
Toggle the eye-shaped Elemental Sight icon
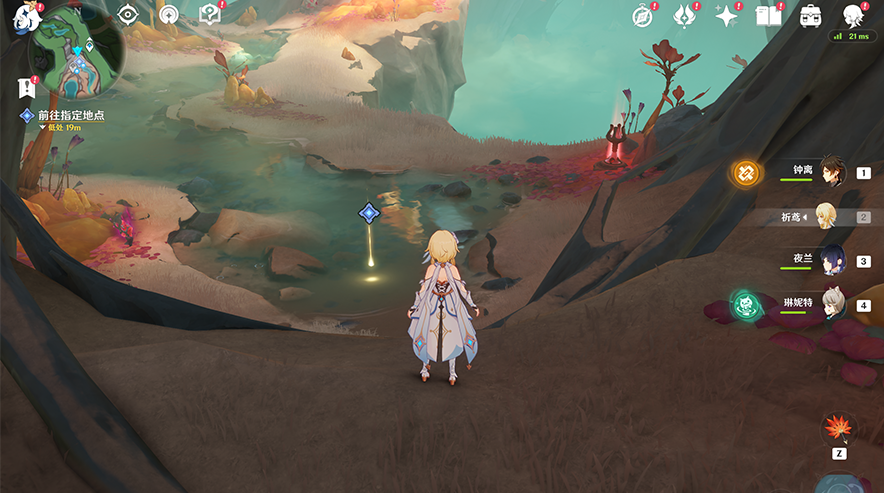[x=127, y=14]
